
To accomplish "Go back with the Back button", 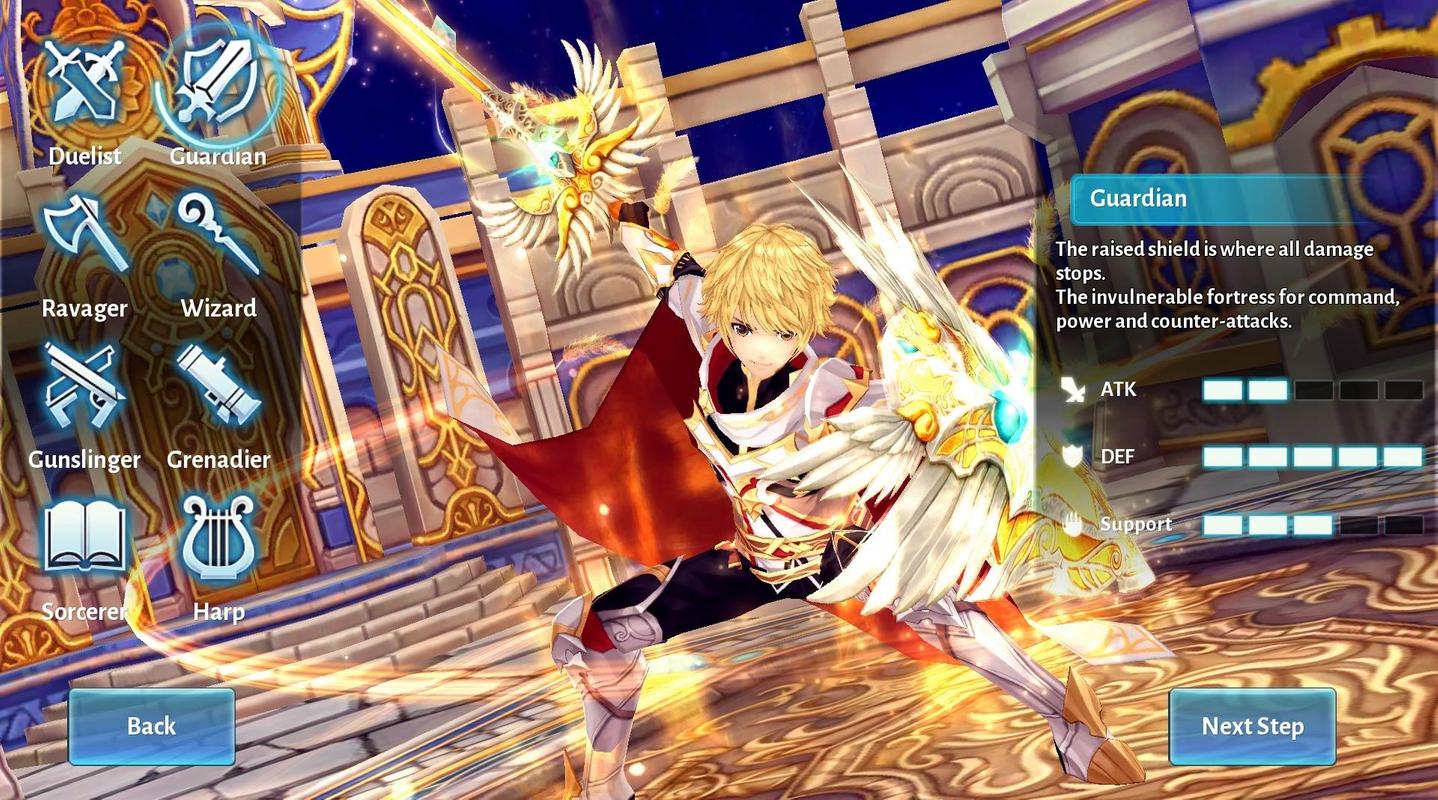I will click(x=151, y=726).
